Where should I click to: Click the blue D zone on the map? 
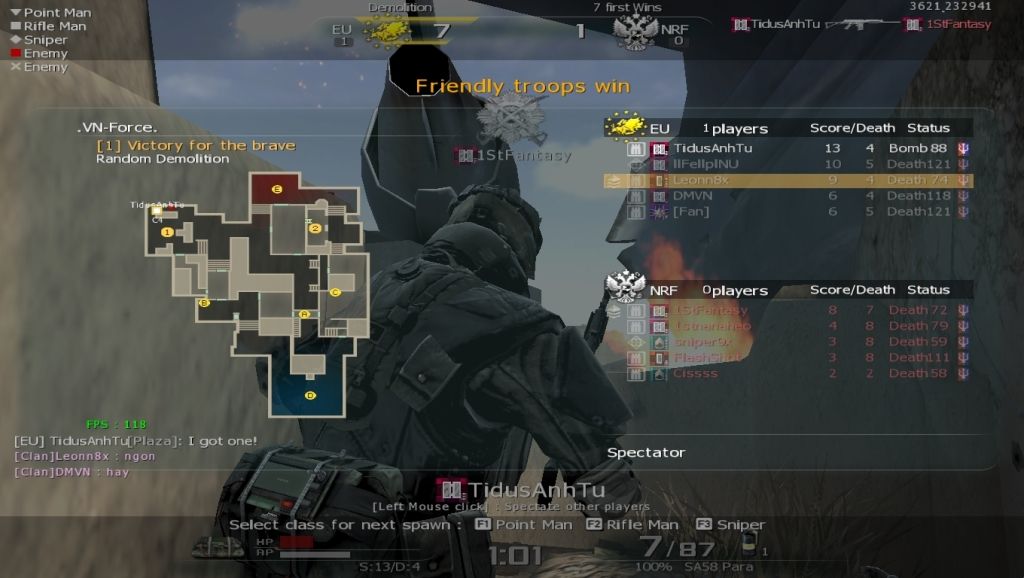point(310,394)
